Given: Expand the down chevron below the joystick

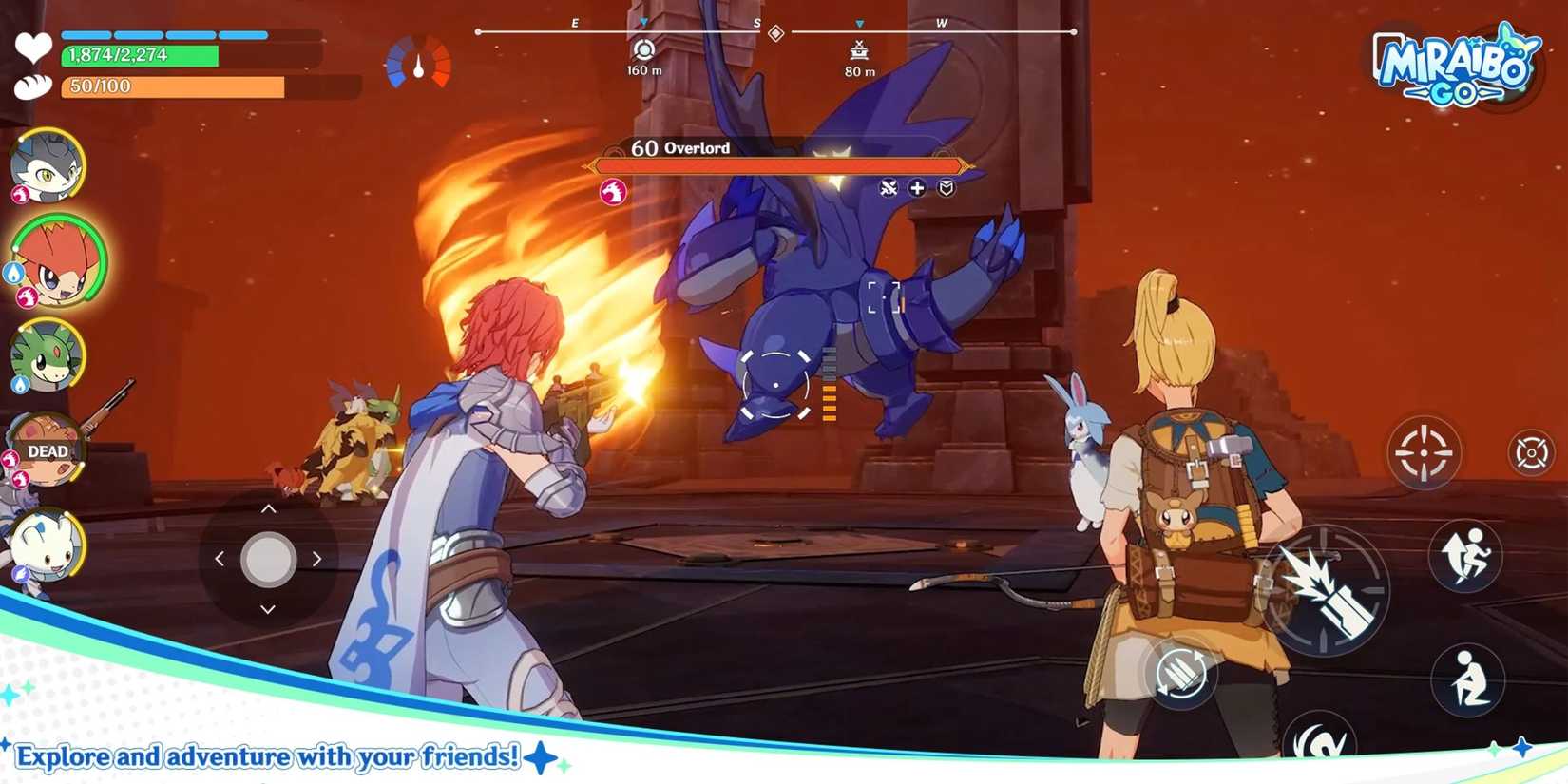Looking at the screenshot, I should click(x=268, y=610).
